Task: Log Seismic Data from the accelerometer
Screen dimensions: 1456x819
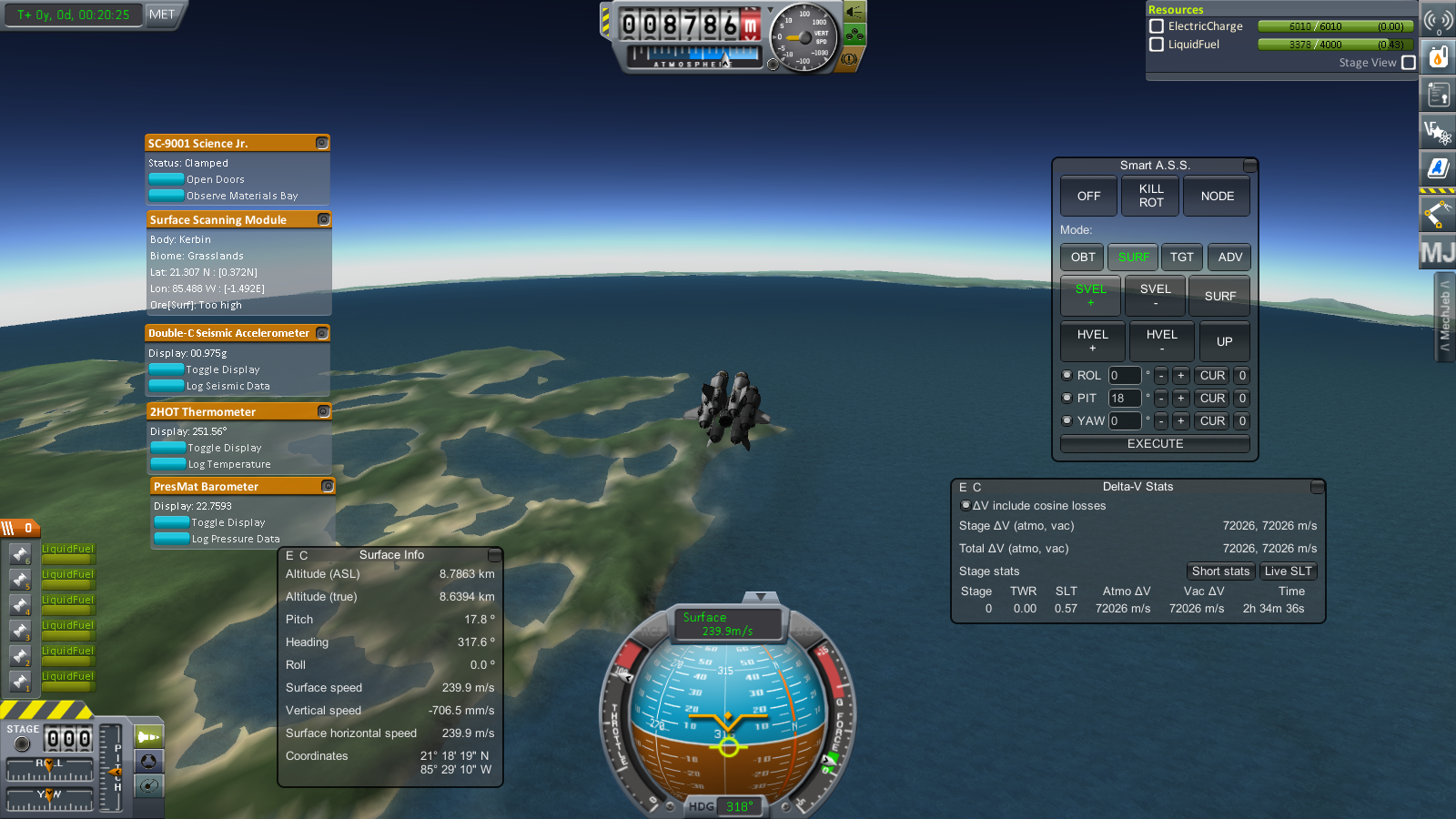Action: (x=167, y=386)
